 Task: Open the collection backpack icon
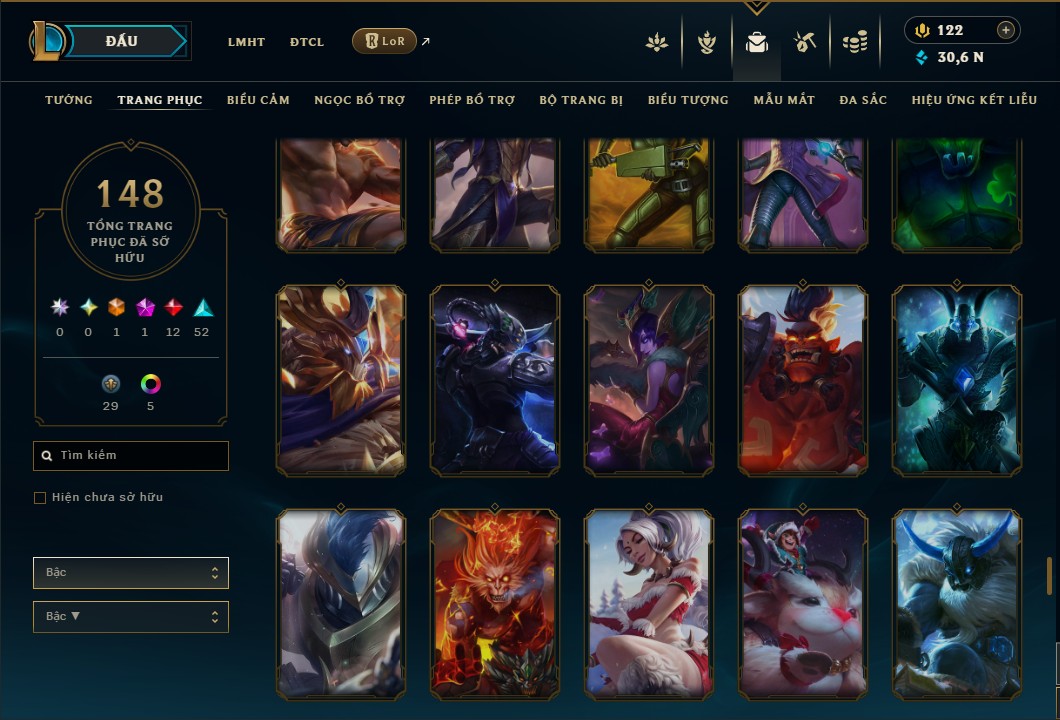[x=757, y=43]
